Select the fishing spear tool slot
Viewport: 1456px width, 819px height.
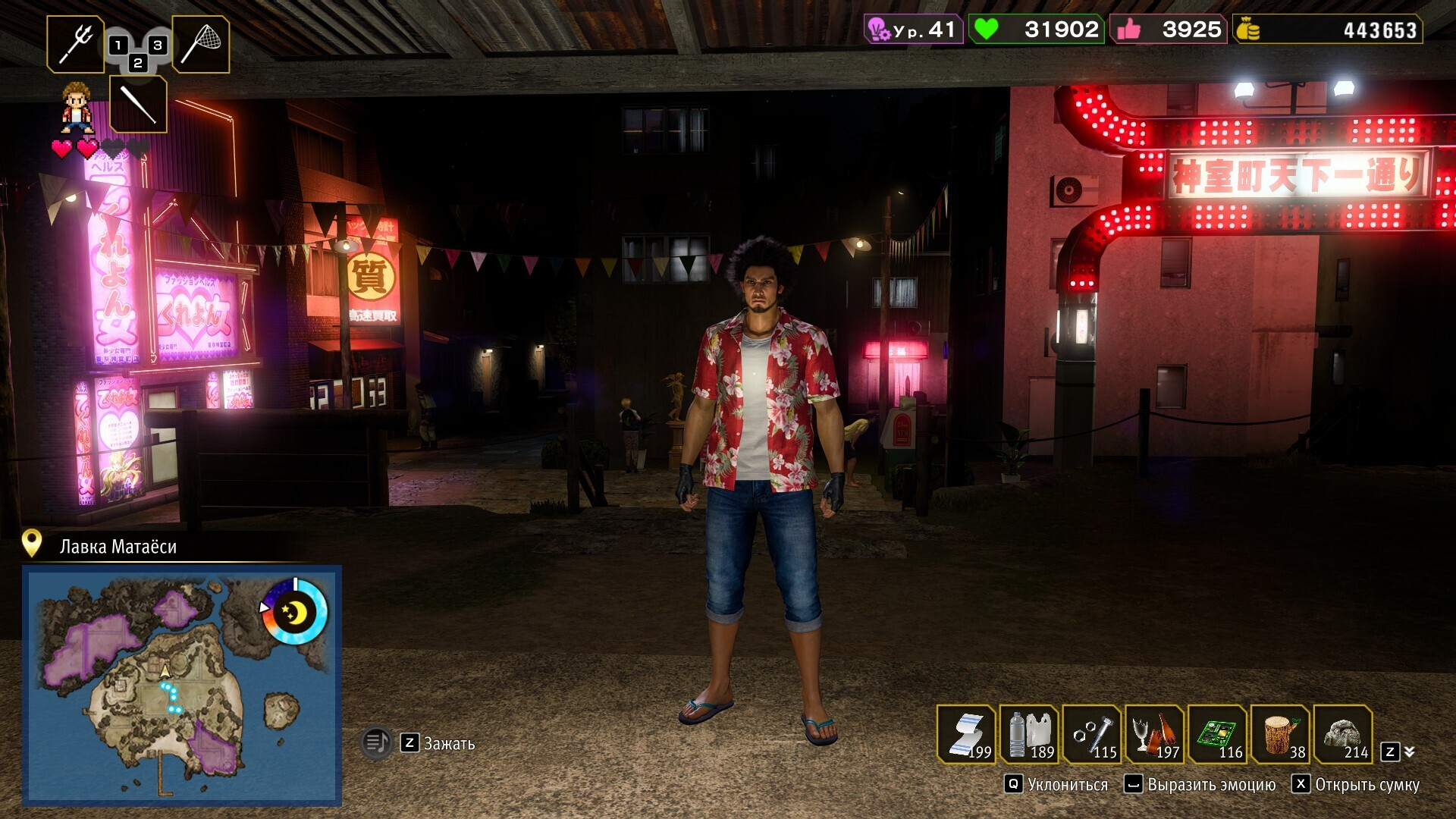76,44
